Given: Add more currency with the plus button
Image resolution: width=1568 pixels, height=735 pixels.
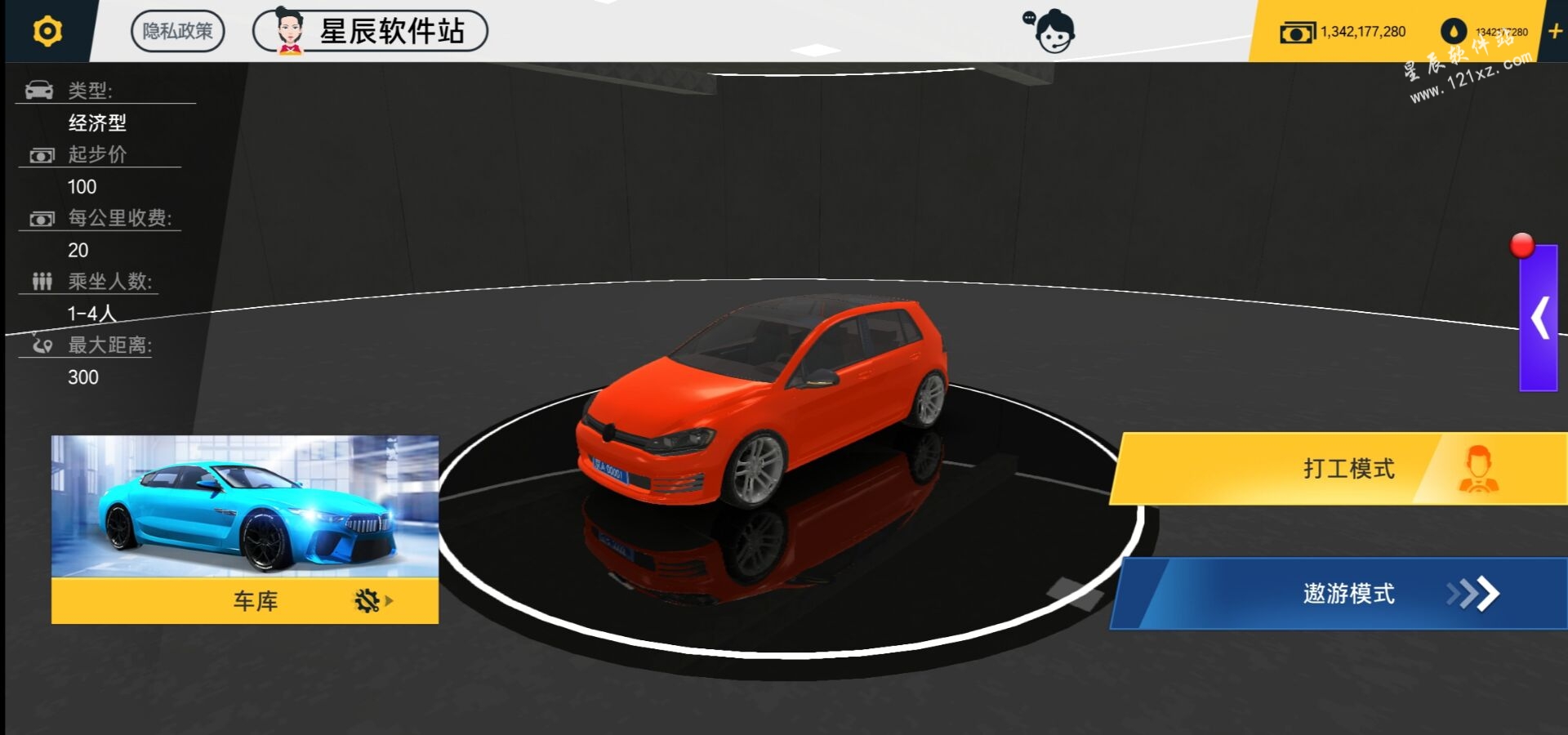Looking at the screenshot, I should point(1555,32).
